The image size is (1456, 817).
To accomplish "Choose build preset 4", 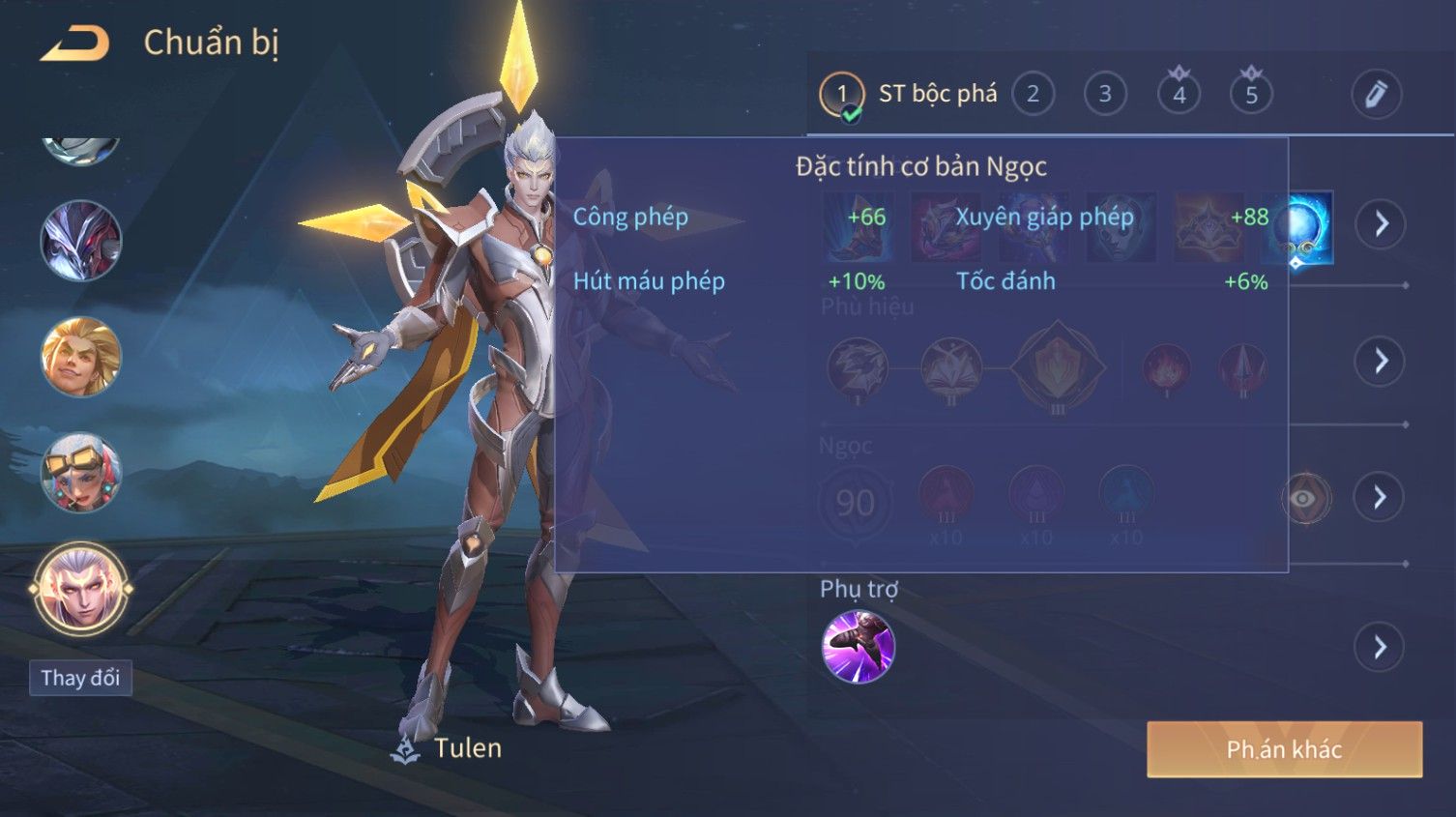I will [x=1179, y=94].
